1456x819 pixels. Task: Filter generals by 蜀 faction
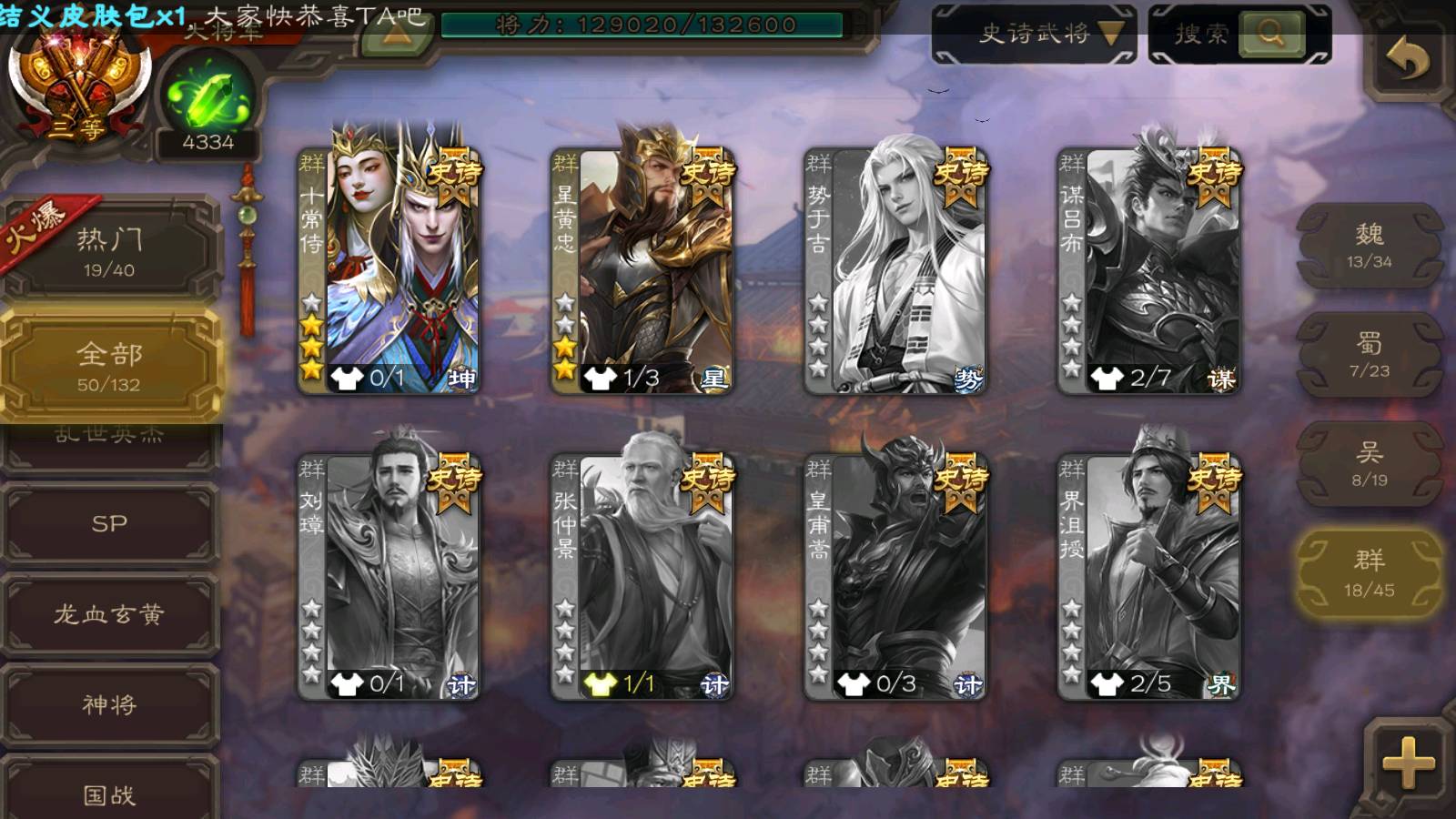[1369, 355]
